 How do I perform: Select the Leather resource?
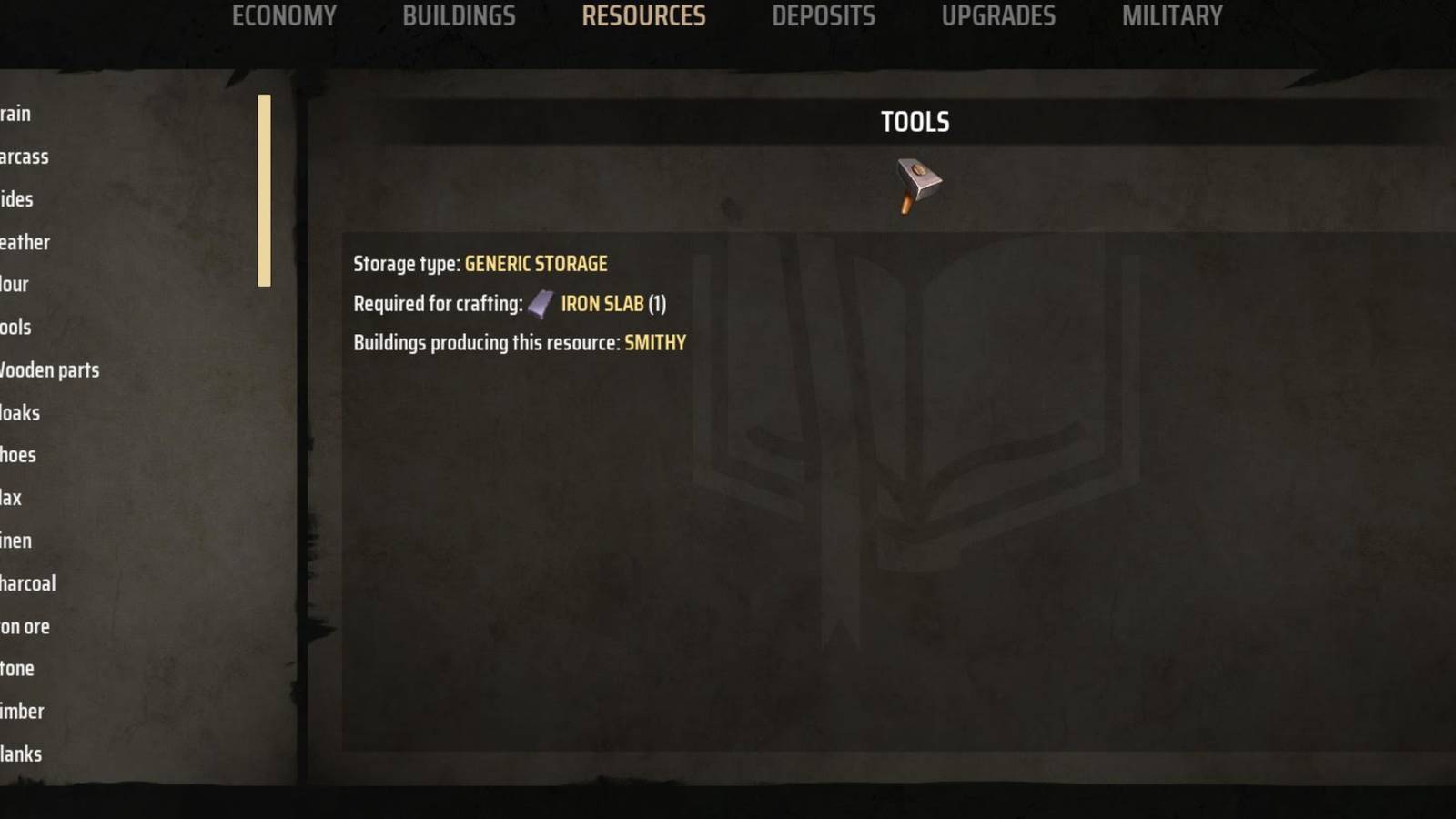[25, 242]
